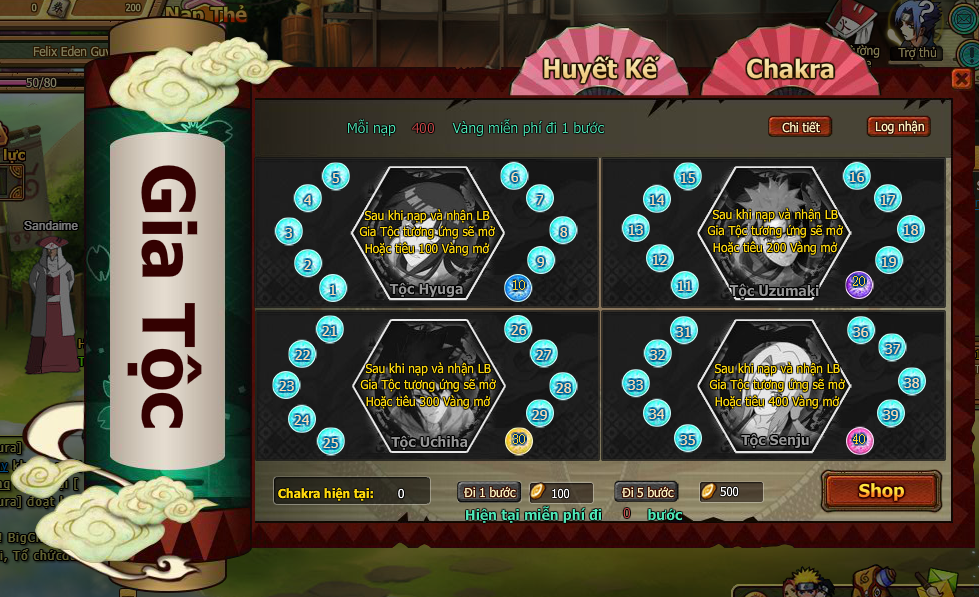Open the Chi tiết details button
The image size is (979, 597).
pyautogui.click(x=800, y=127)
